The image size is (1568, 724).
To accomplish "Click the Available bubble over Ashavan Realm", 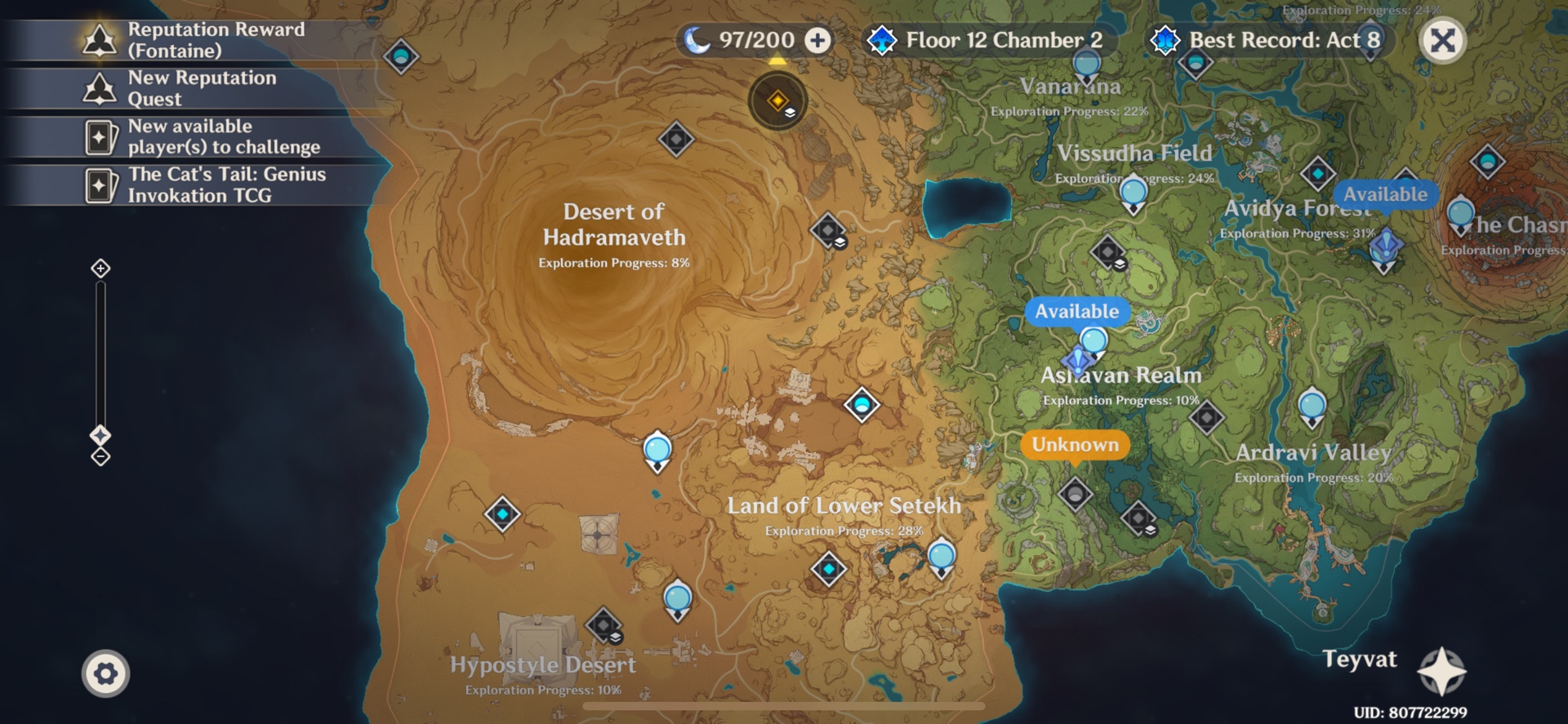I will (x=1080, y=312).
